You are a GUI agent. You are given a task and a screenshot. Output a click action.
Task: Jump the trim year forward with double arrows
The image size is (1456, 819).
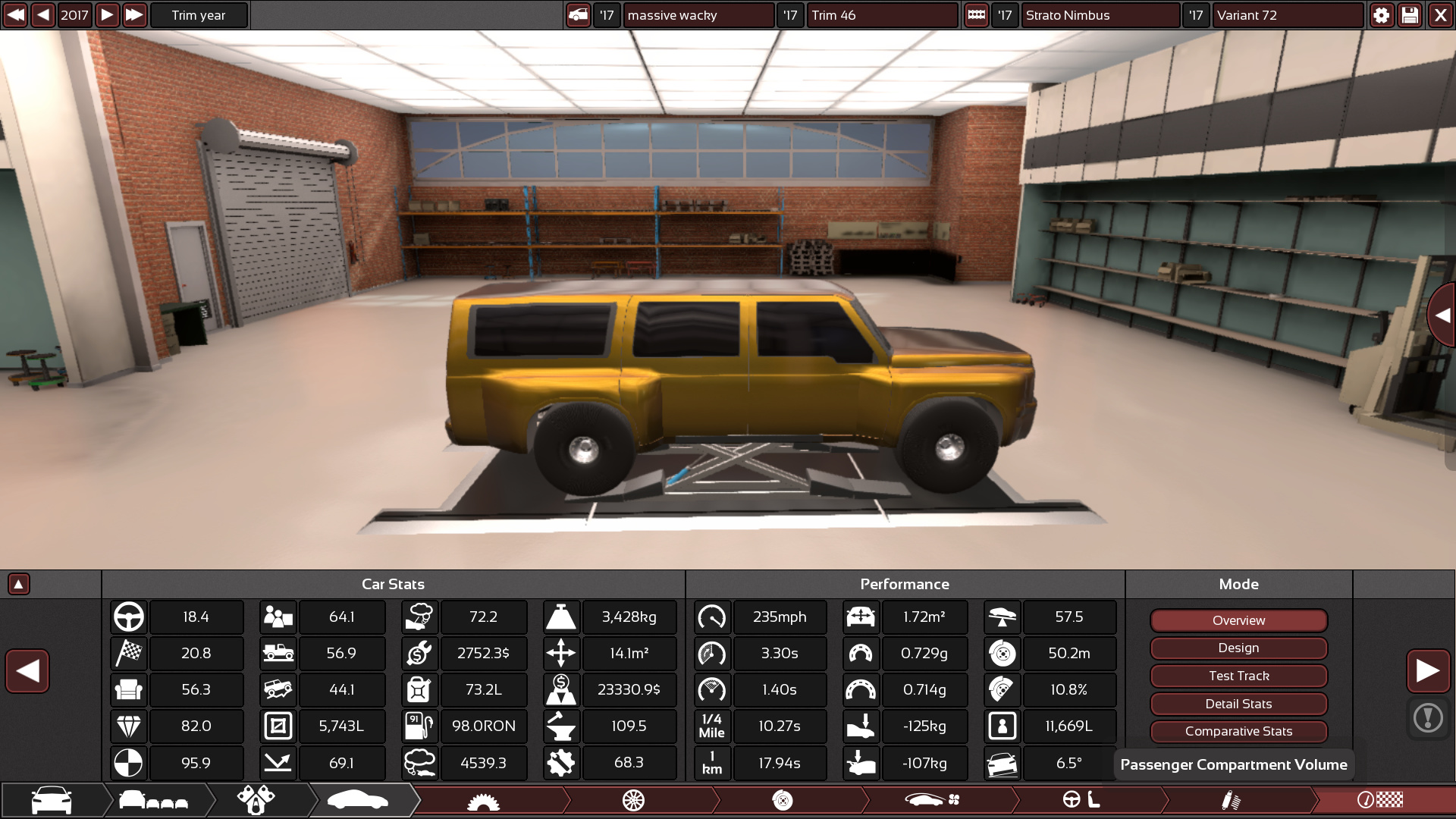click(x=134, y=15)
